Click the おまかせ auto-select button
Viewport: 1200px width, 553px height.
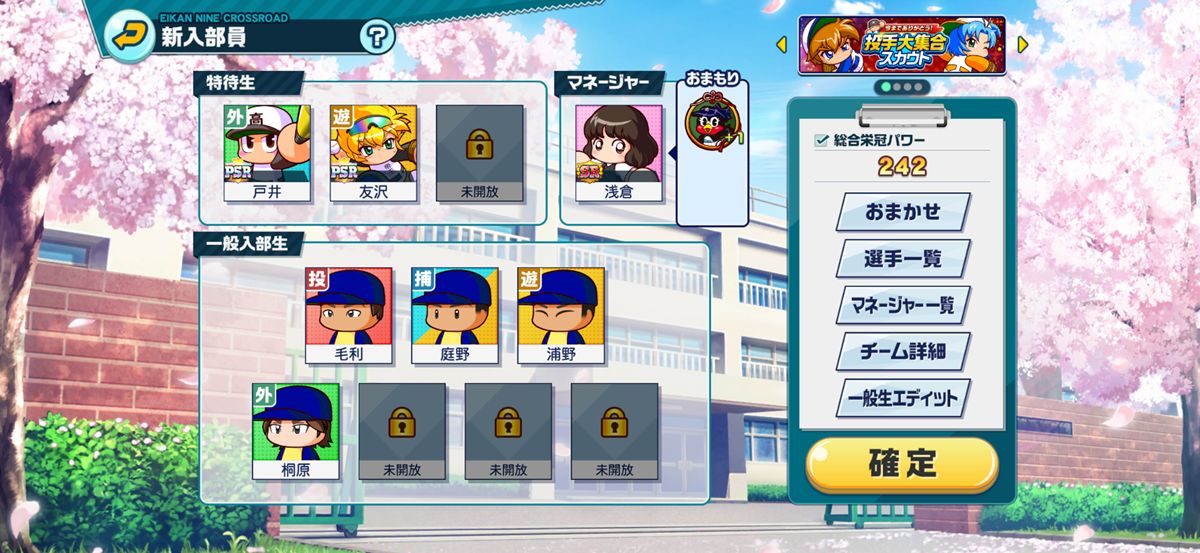903,212
